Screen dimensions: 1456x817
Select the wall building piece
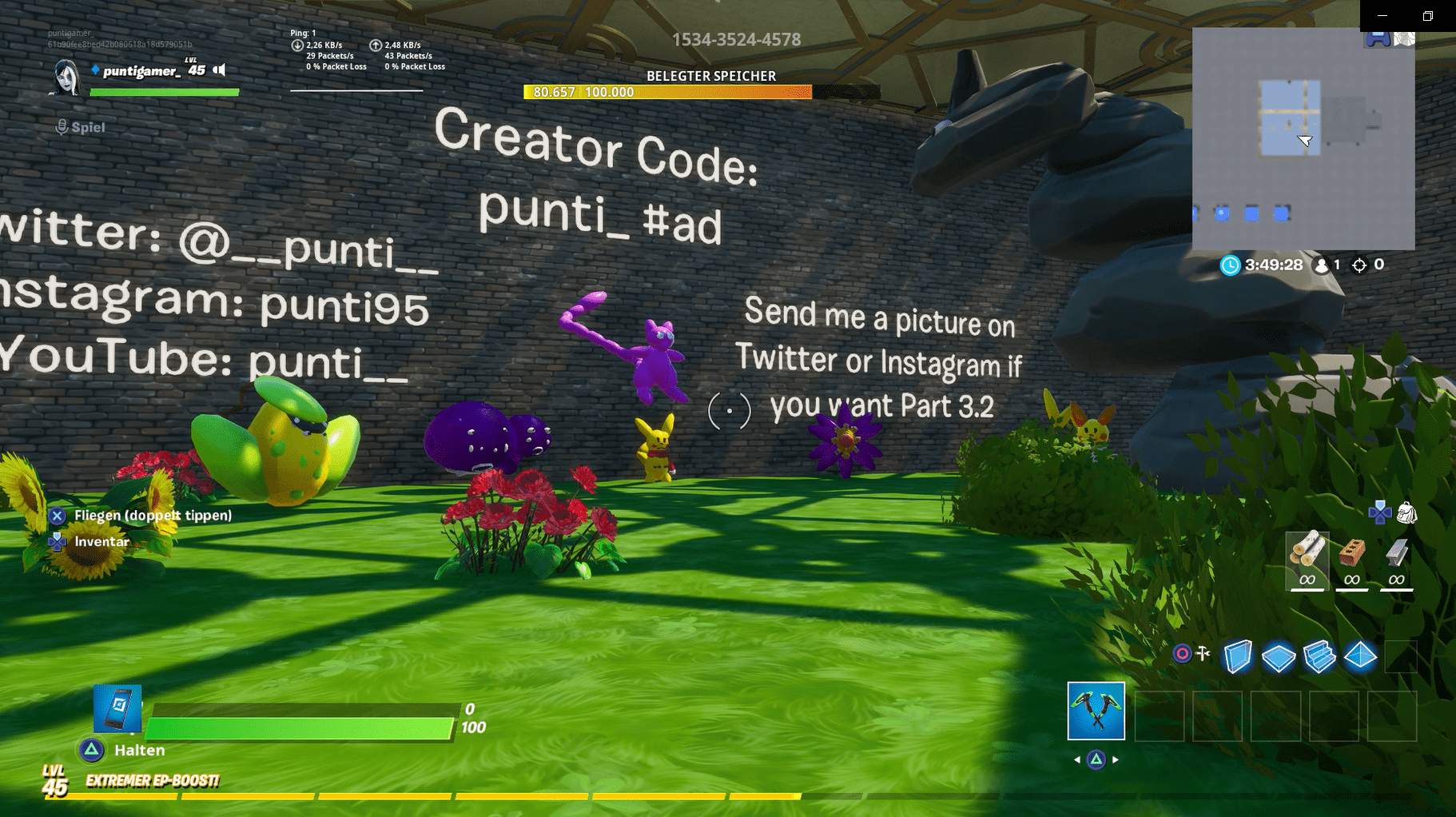[x=1237, y=657]
